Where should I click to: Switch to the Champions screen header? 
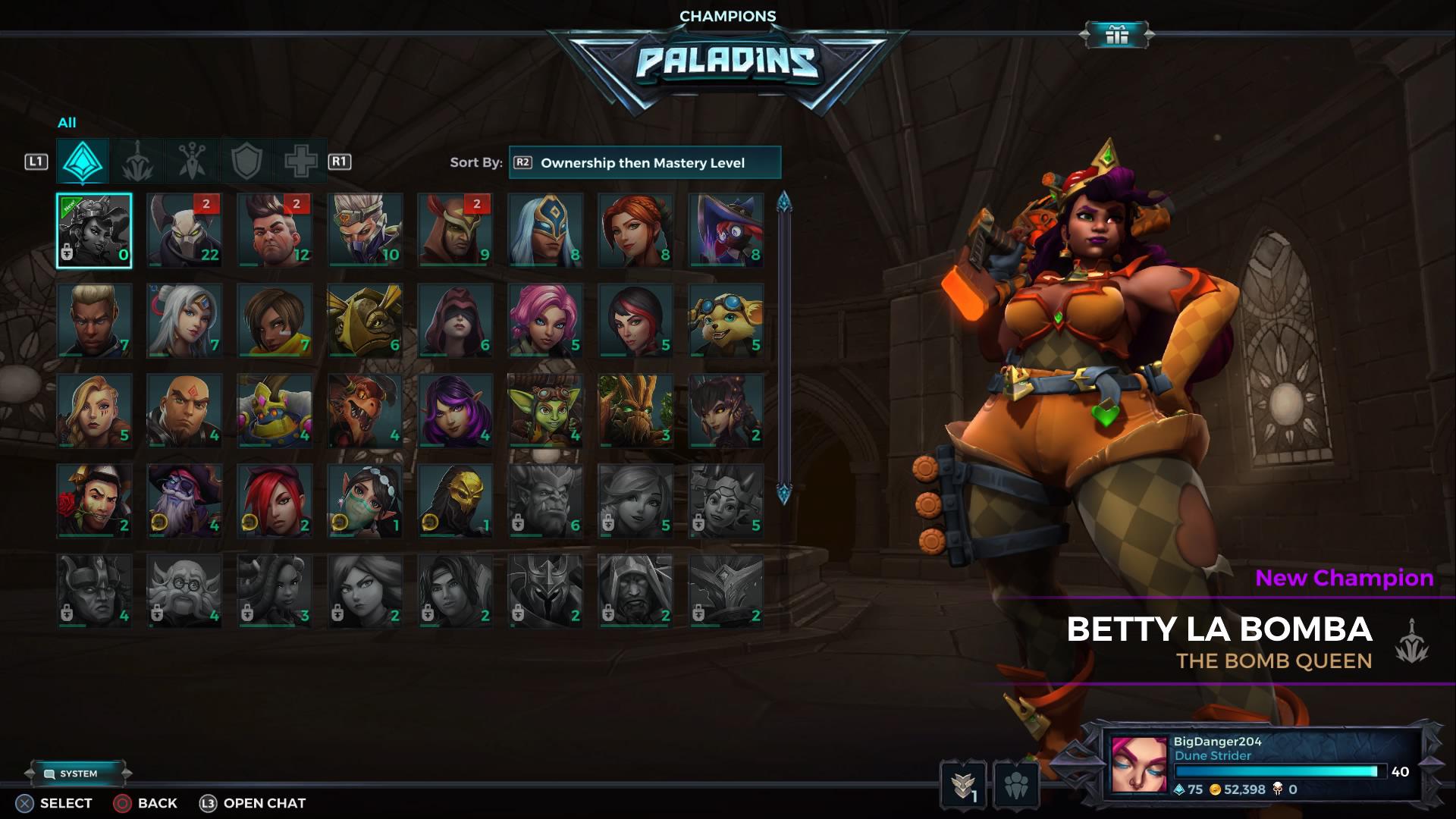[x=728, y=15]
